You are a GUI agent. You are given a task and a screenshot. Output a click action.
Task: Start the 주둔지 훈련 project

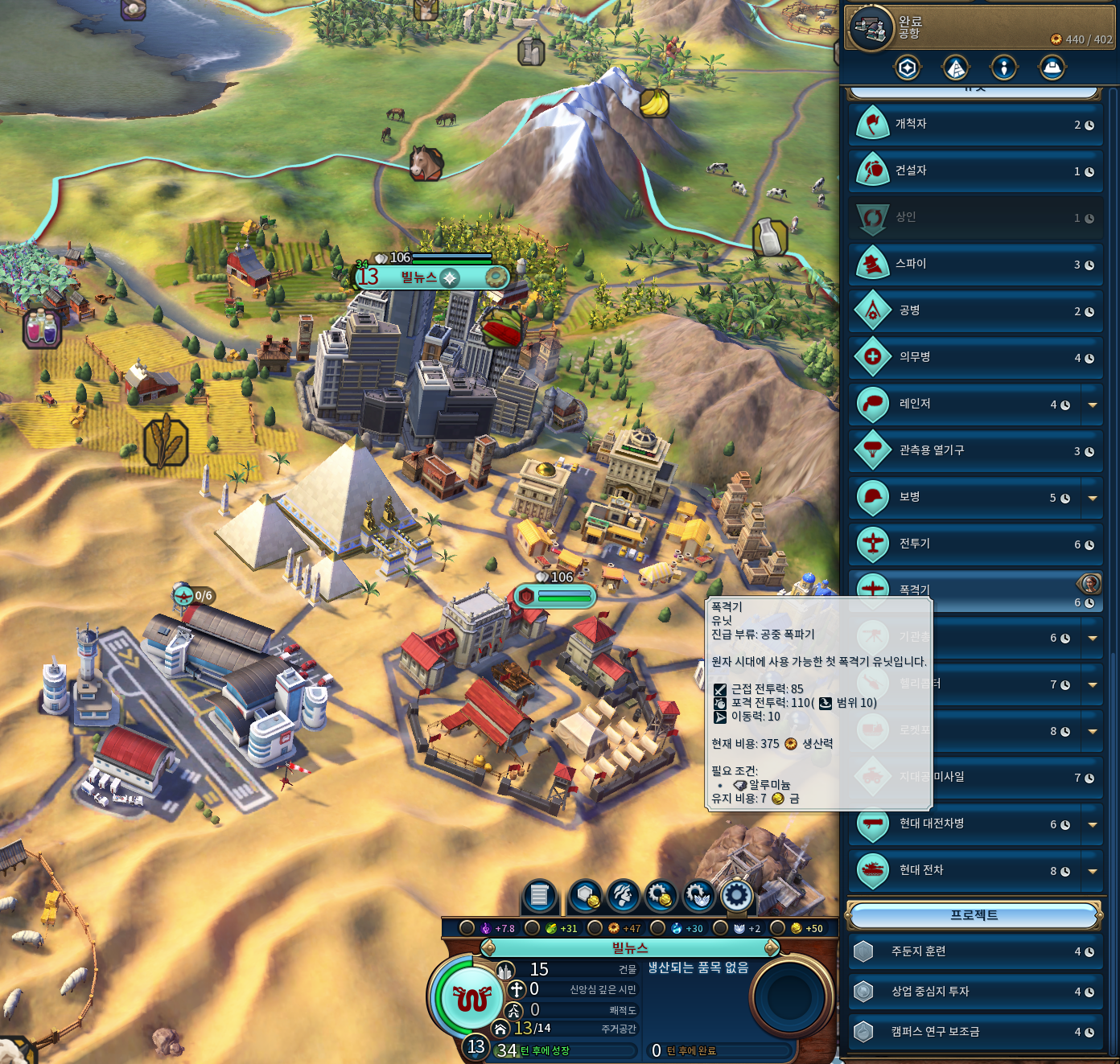tap(974, 952)
